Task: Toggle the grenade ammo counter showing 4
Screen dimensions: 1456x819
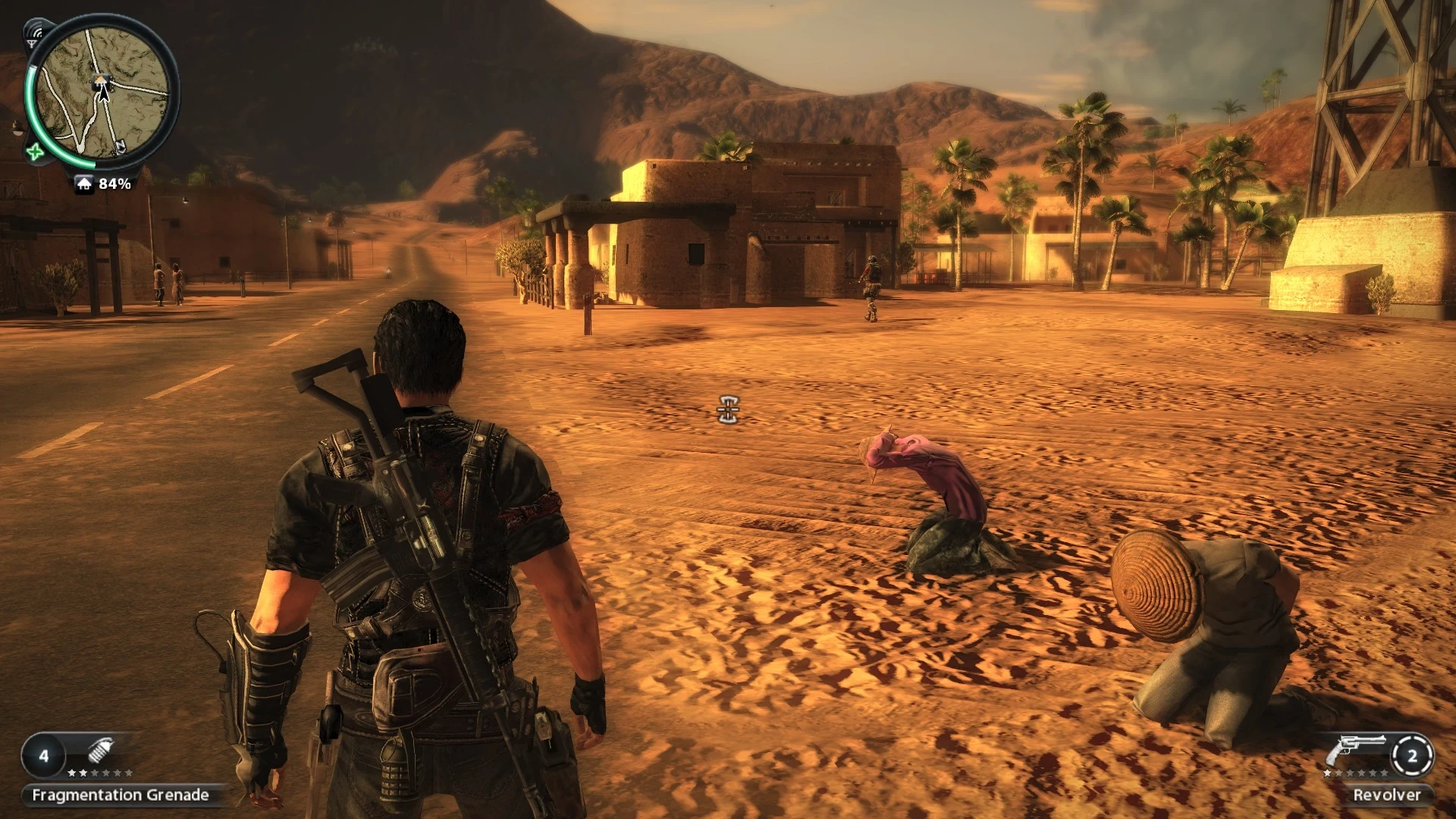Action: [43, 755]
